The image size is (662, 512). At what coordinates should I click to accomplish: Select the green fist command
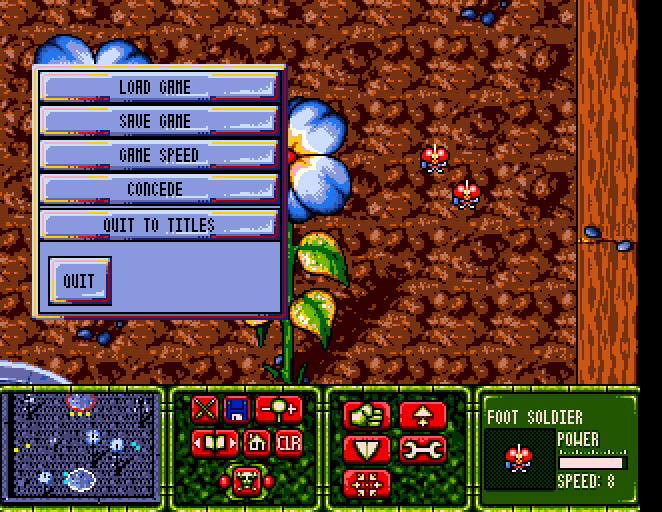click(366, 414)
